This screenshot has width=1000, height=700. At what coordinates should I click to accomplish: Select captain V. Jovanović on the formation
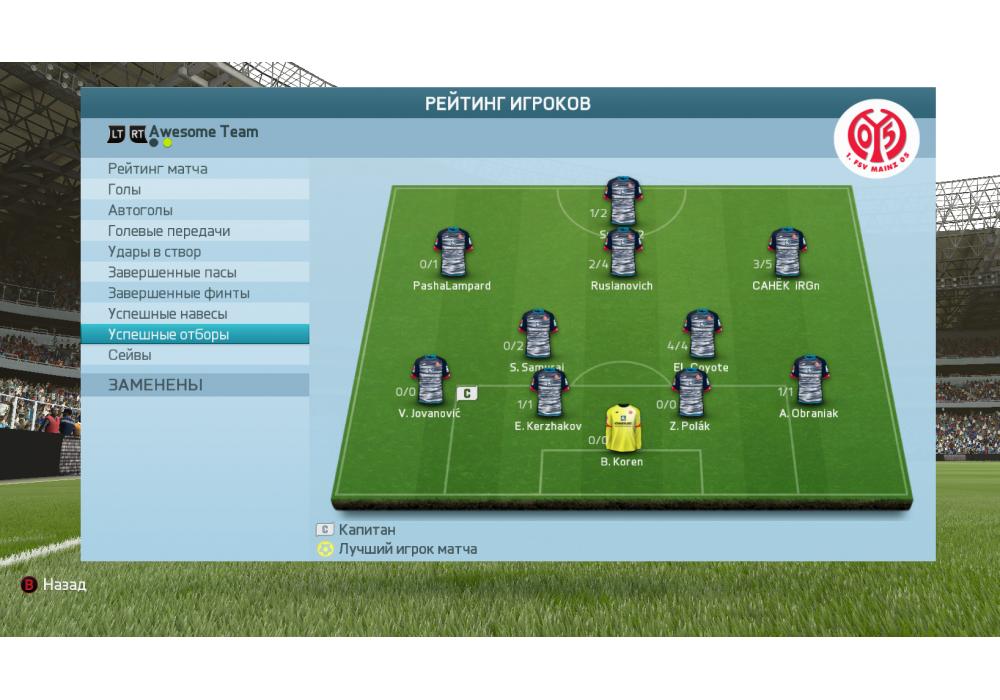coord(430,380)
